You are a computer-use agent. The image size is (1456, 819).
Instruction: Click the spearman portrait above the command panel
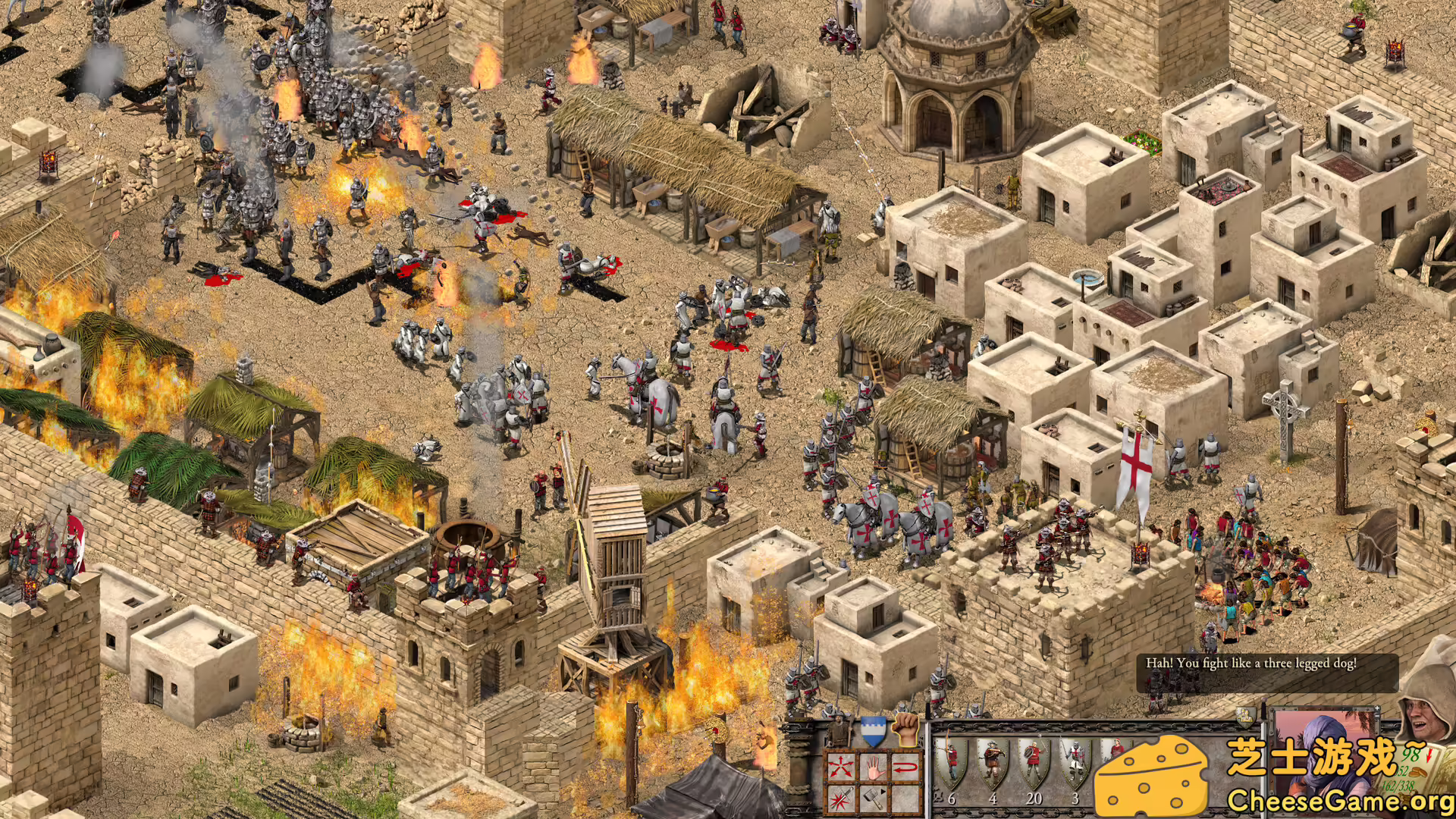click(x=837, y=730)
